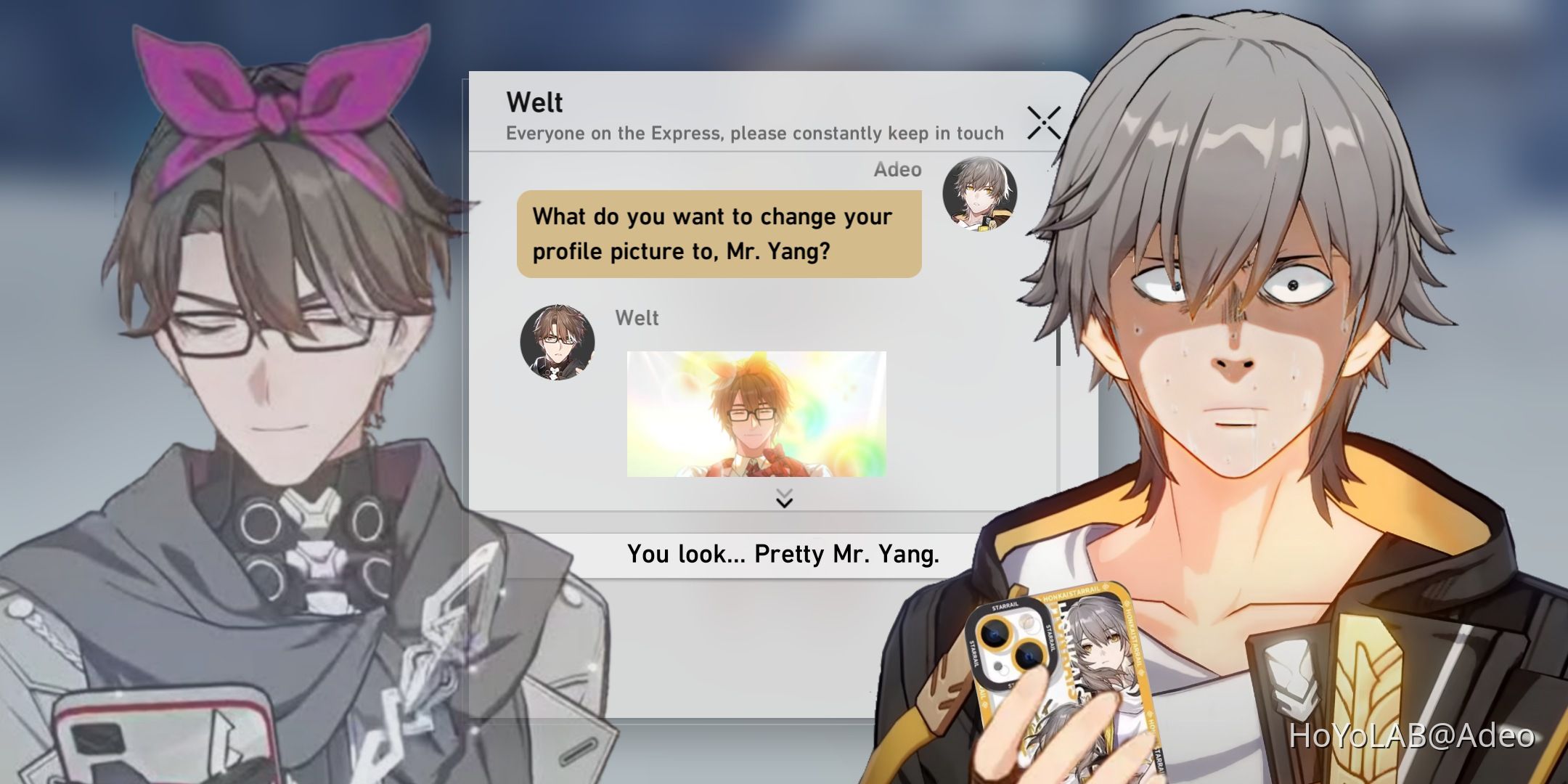This screenshot has width=1568, height=784.
Task: Click the sender name label Adeo
Action: (897, 170)
